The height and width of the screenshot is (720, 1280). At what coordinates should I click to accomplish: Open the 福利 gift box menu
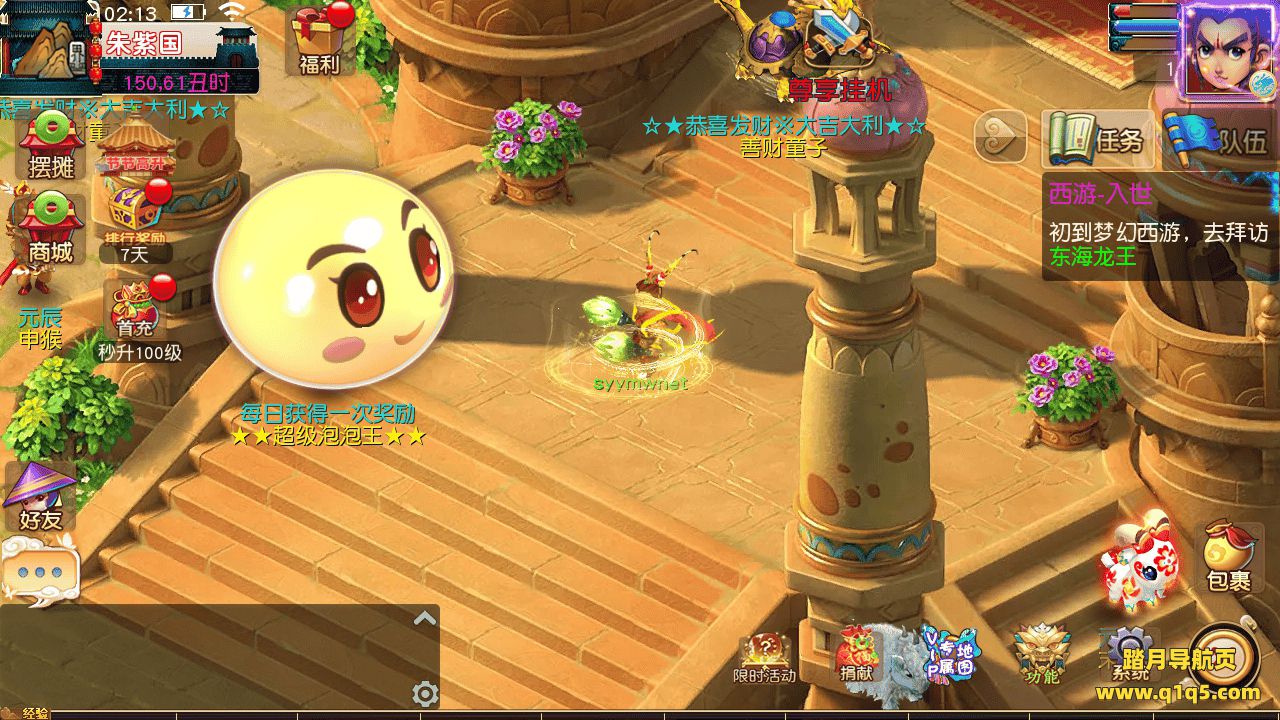(x=319, y=42)
